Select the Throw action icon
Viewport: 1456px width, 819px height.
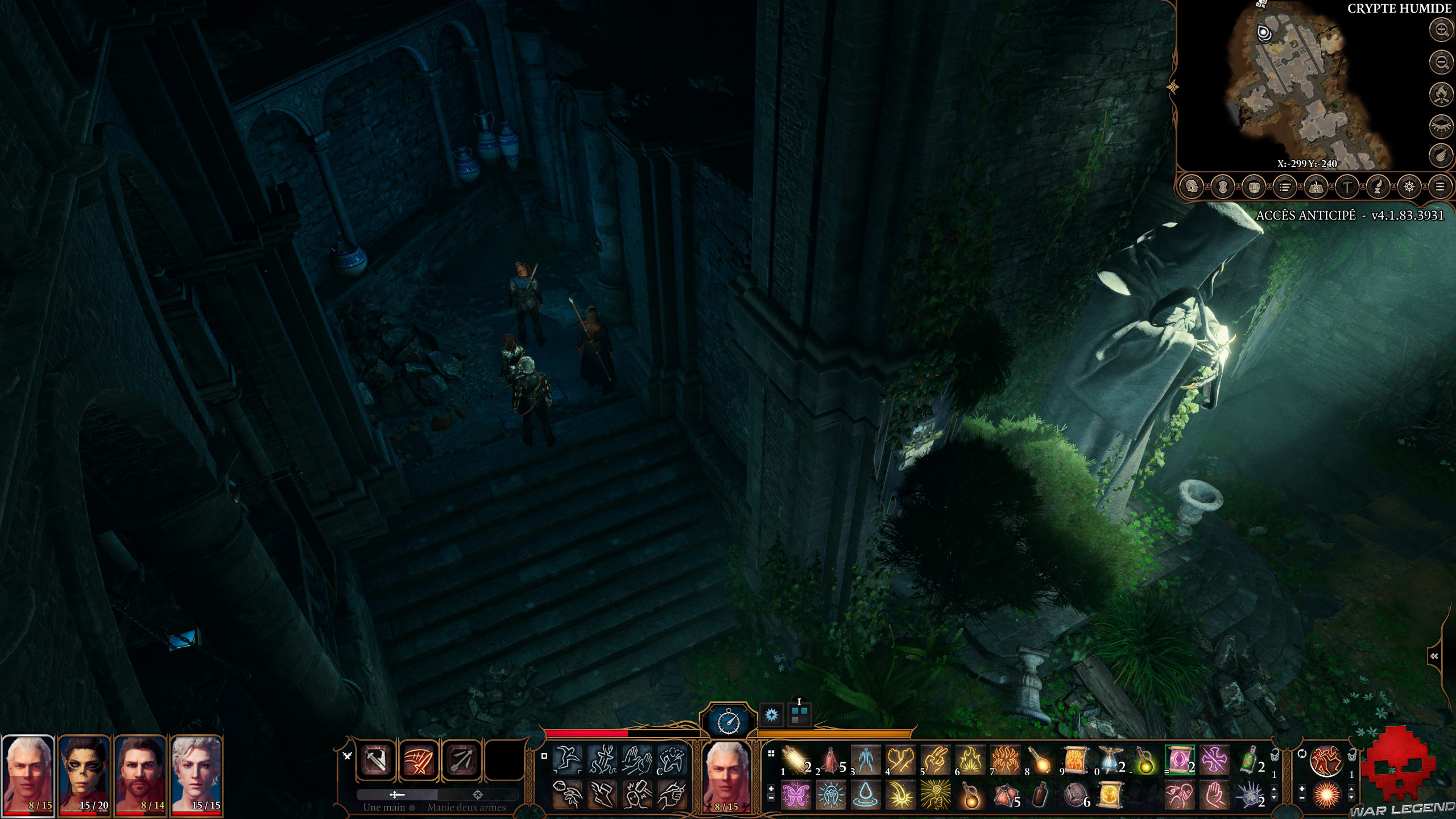(566, 796)
